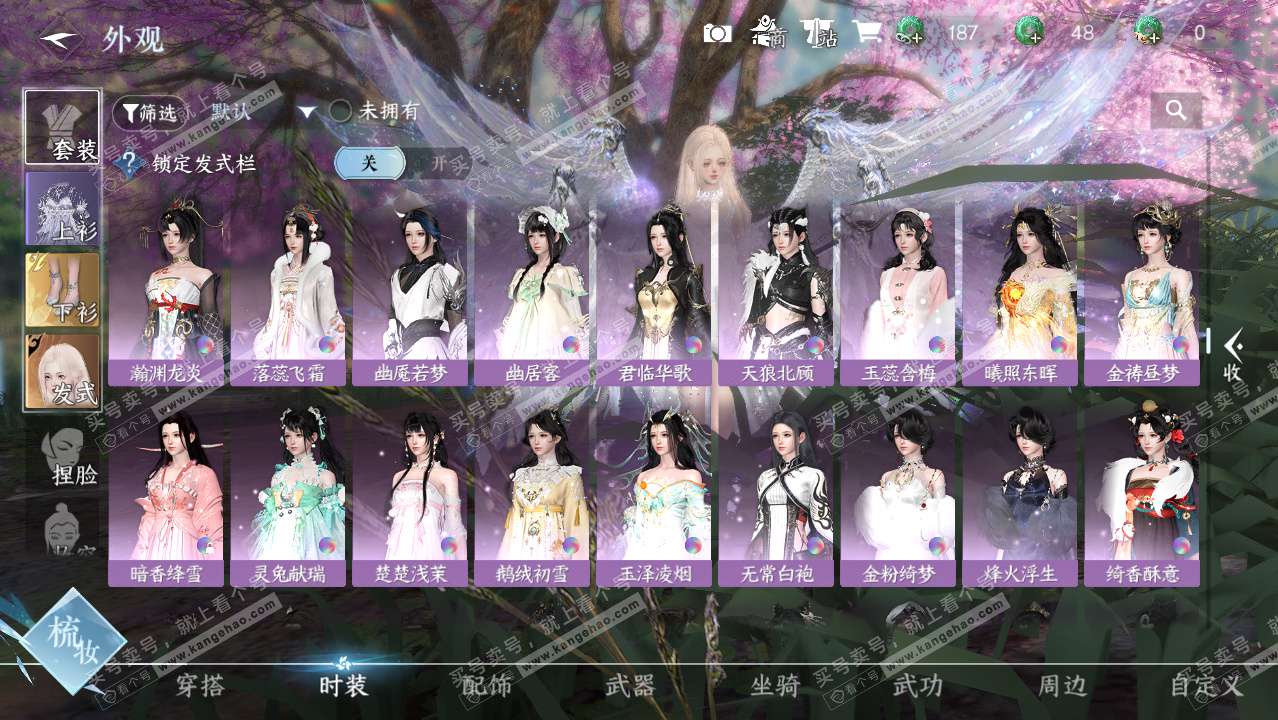Choose the 金祷昼梦 outfit

point(1142,290)
